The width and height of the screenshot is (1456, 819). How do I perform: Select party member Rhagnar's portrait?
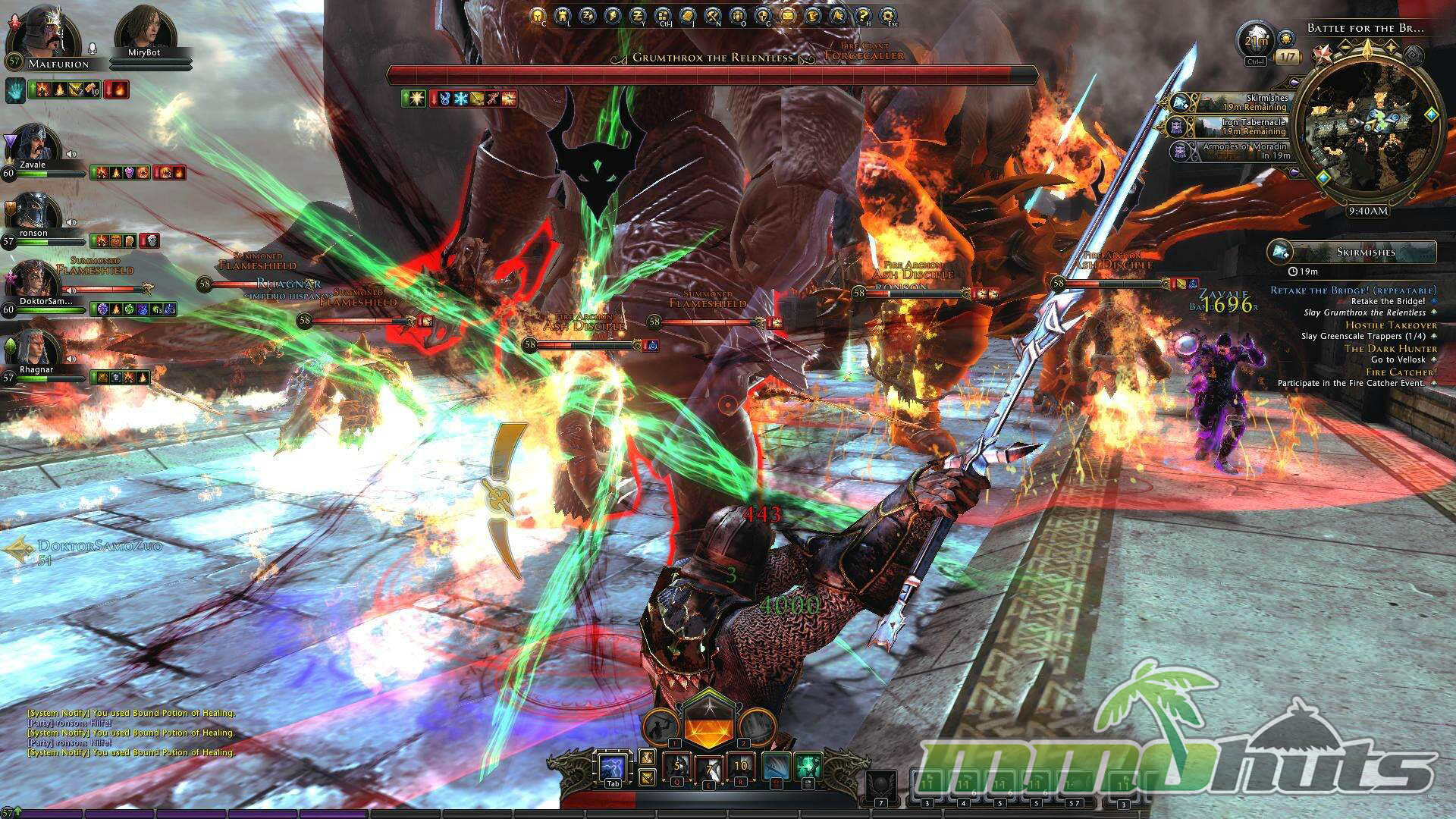tap(35, 349)
